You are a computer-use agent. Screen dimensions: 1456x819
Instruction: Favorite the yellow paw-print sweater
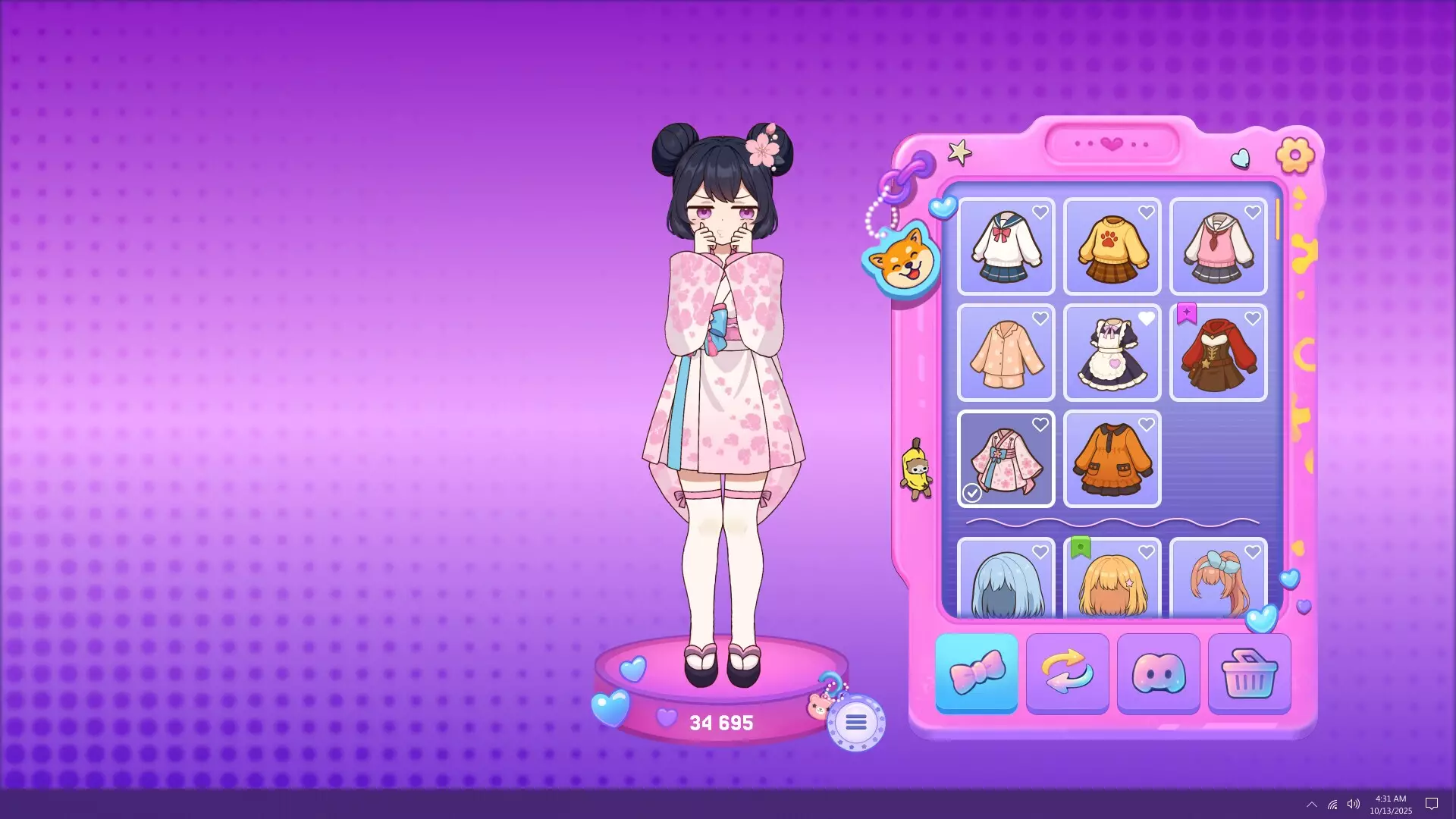(x=1147, y=212)
